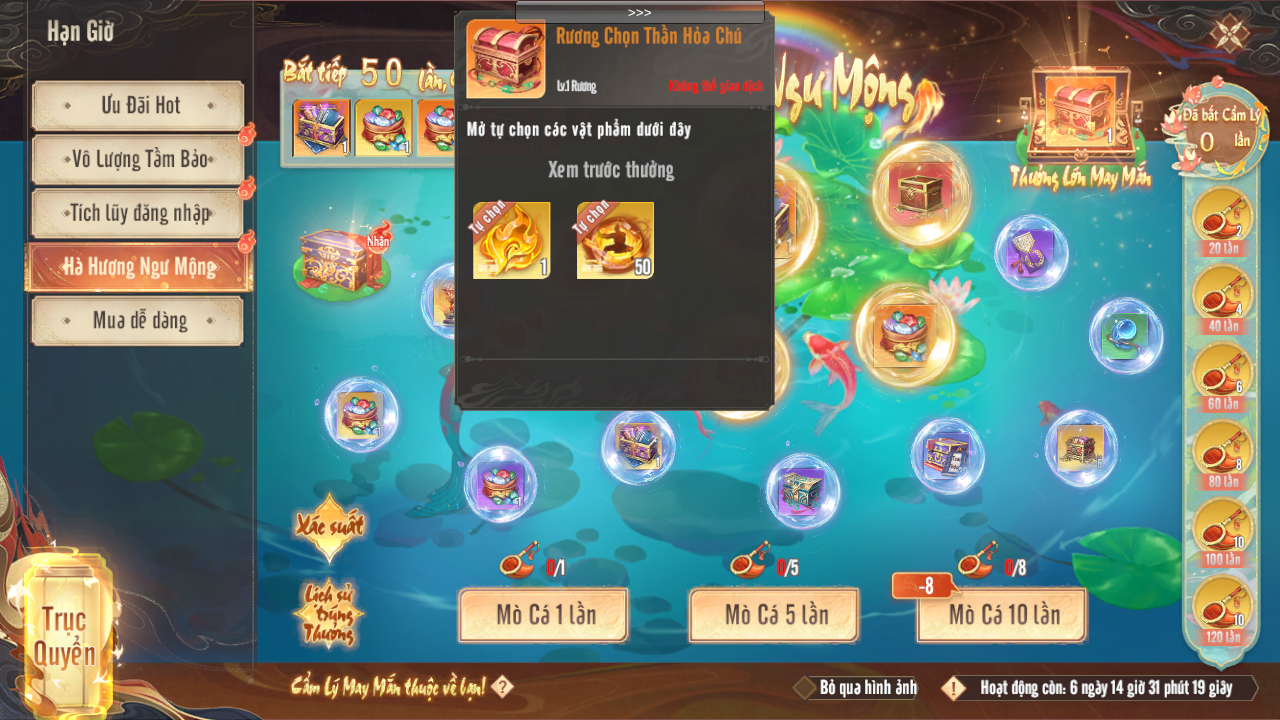
Task: Switch to Vô Lượng Tầm Bảo tab
Action: (x=138, y=159)
